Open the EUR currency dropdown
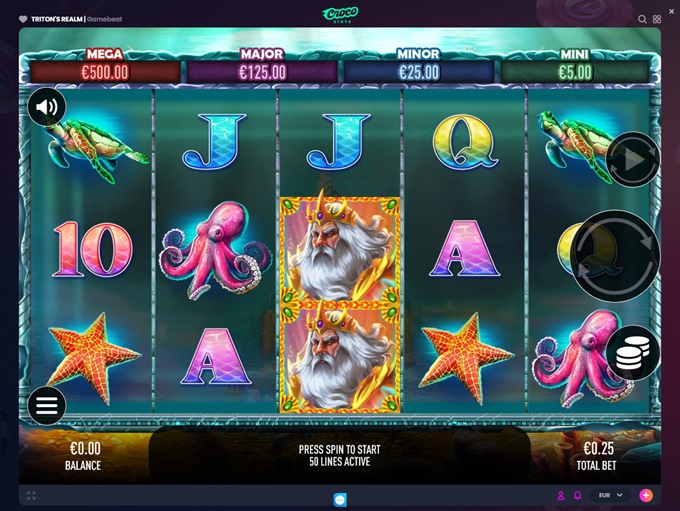Viewport: 680px width, 511px height. point(610,495)
